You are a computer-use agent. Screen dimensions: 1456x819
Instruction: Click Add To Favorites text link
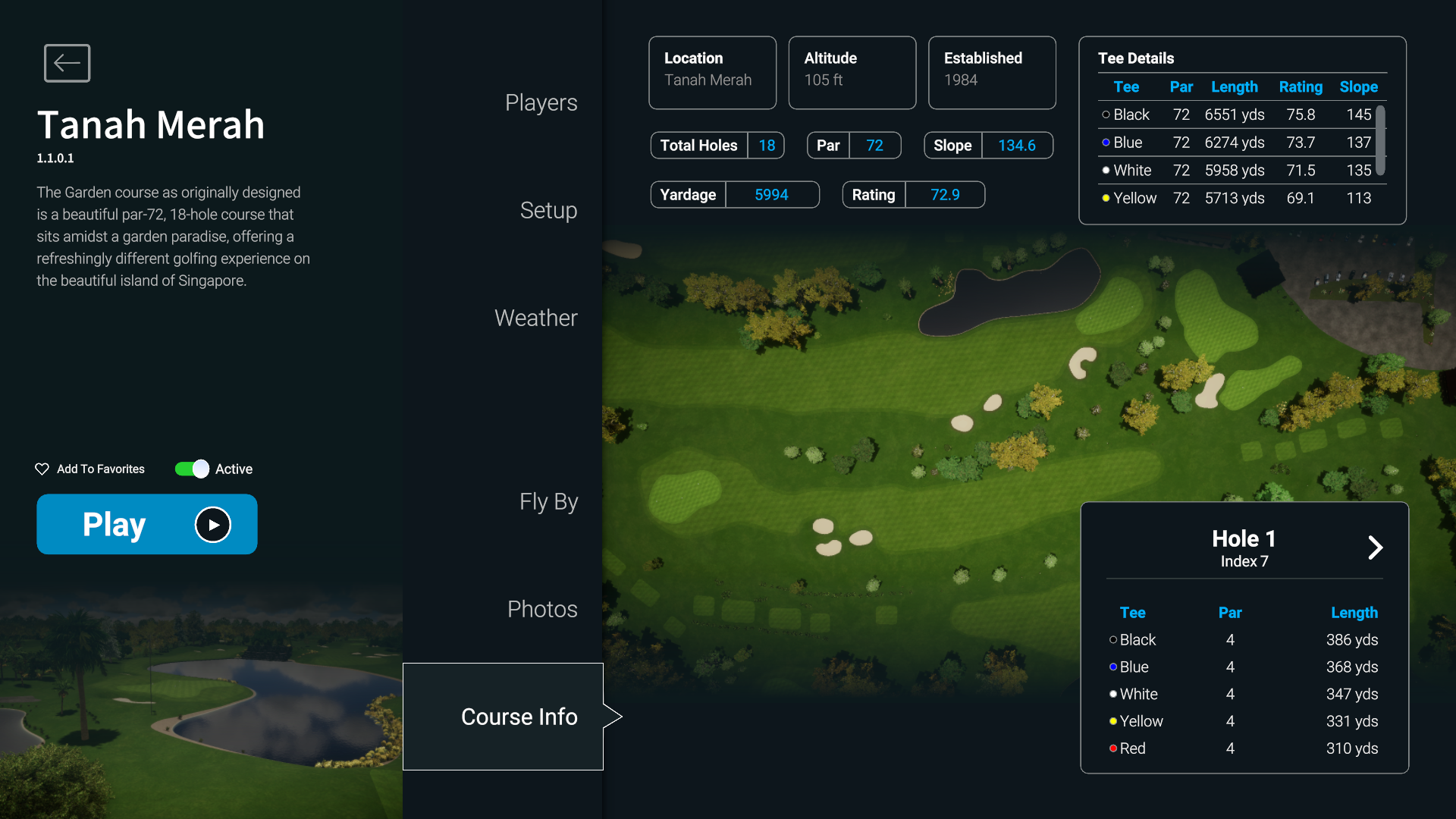click(x=100, y=469)
